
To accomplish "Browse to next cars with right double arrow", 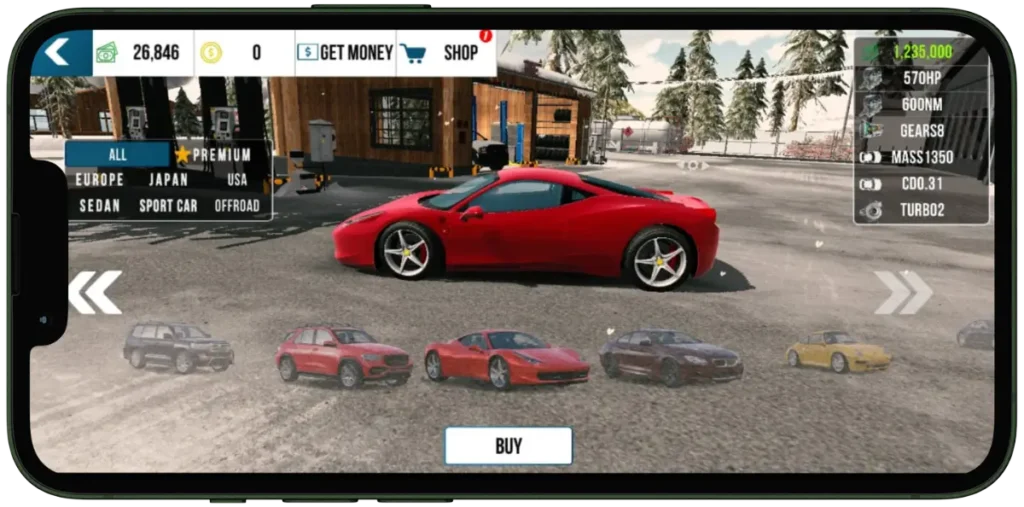I will [903, 291].
